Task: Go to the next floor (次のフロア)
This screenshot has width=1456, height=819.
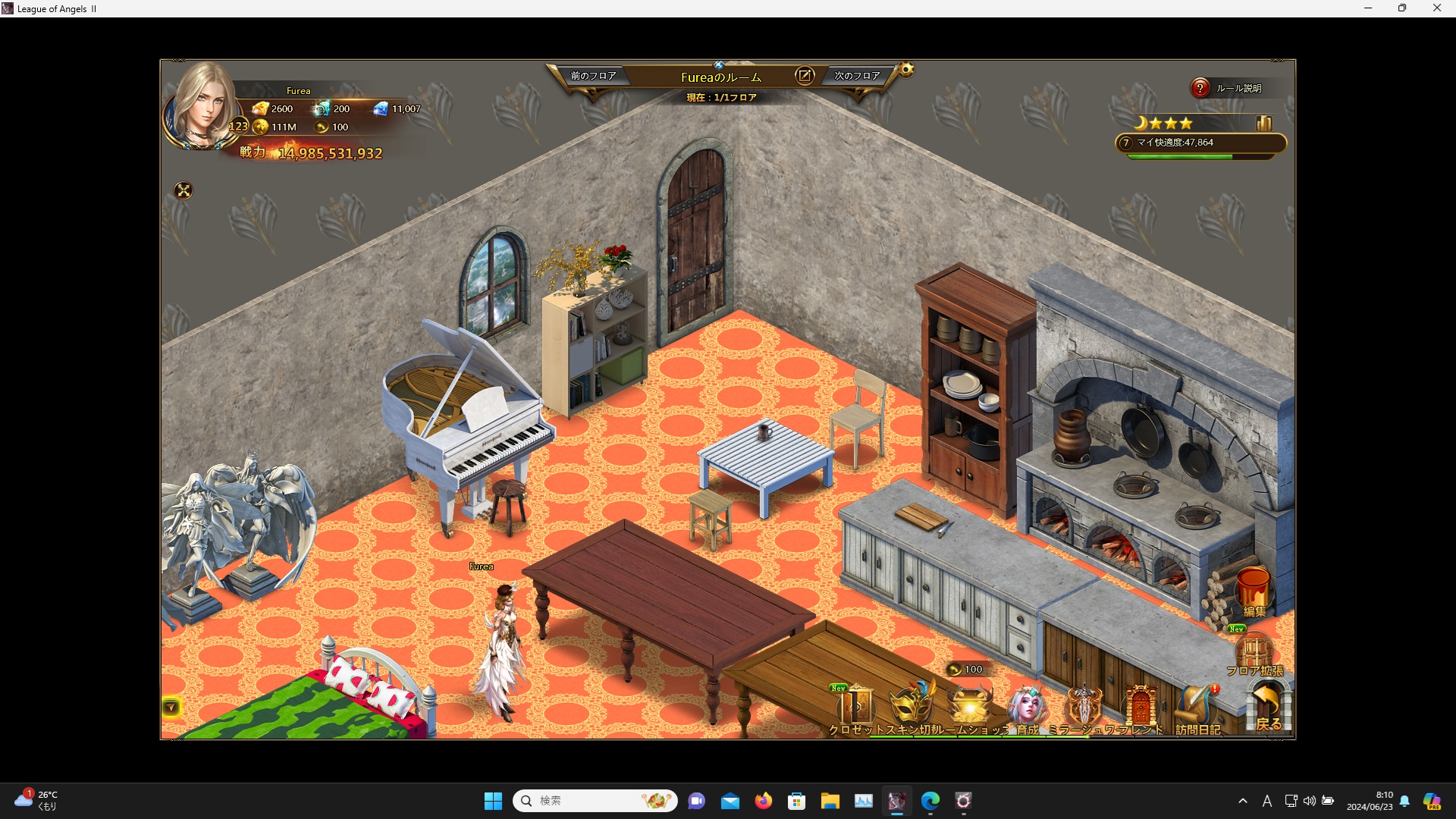Action: click(x=857, y=76)
